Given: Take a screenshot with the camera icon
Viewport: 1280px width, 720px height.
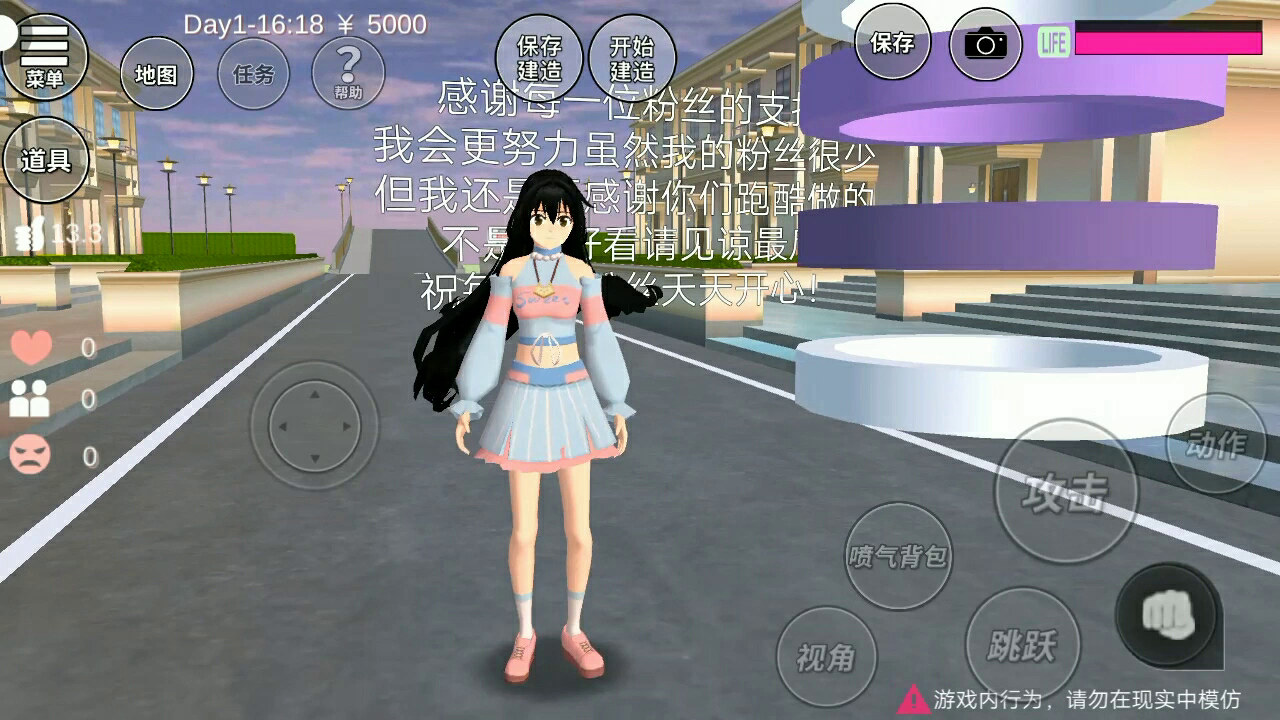Looking at the screenshot, I should pyautogui.click(x=986, y=43).
